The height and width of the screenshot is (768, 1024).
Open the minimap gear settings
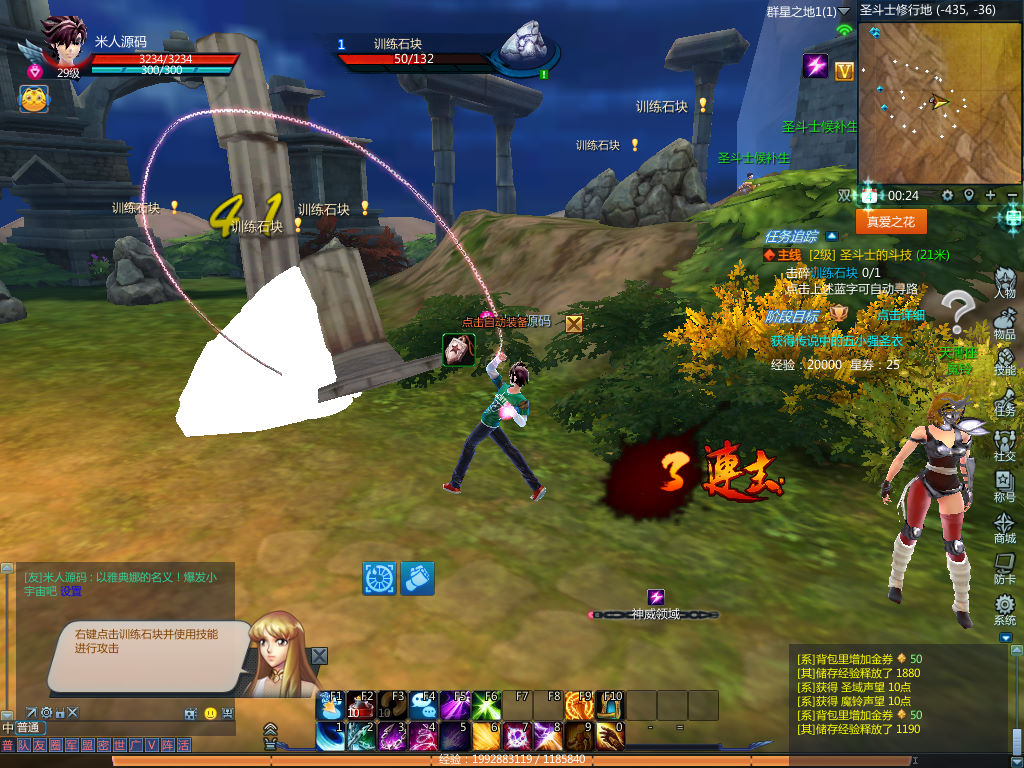point(947,195)
